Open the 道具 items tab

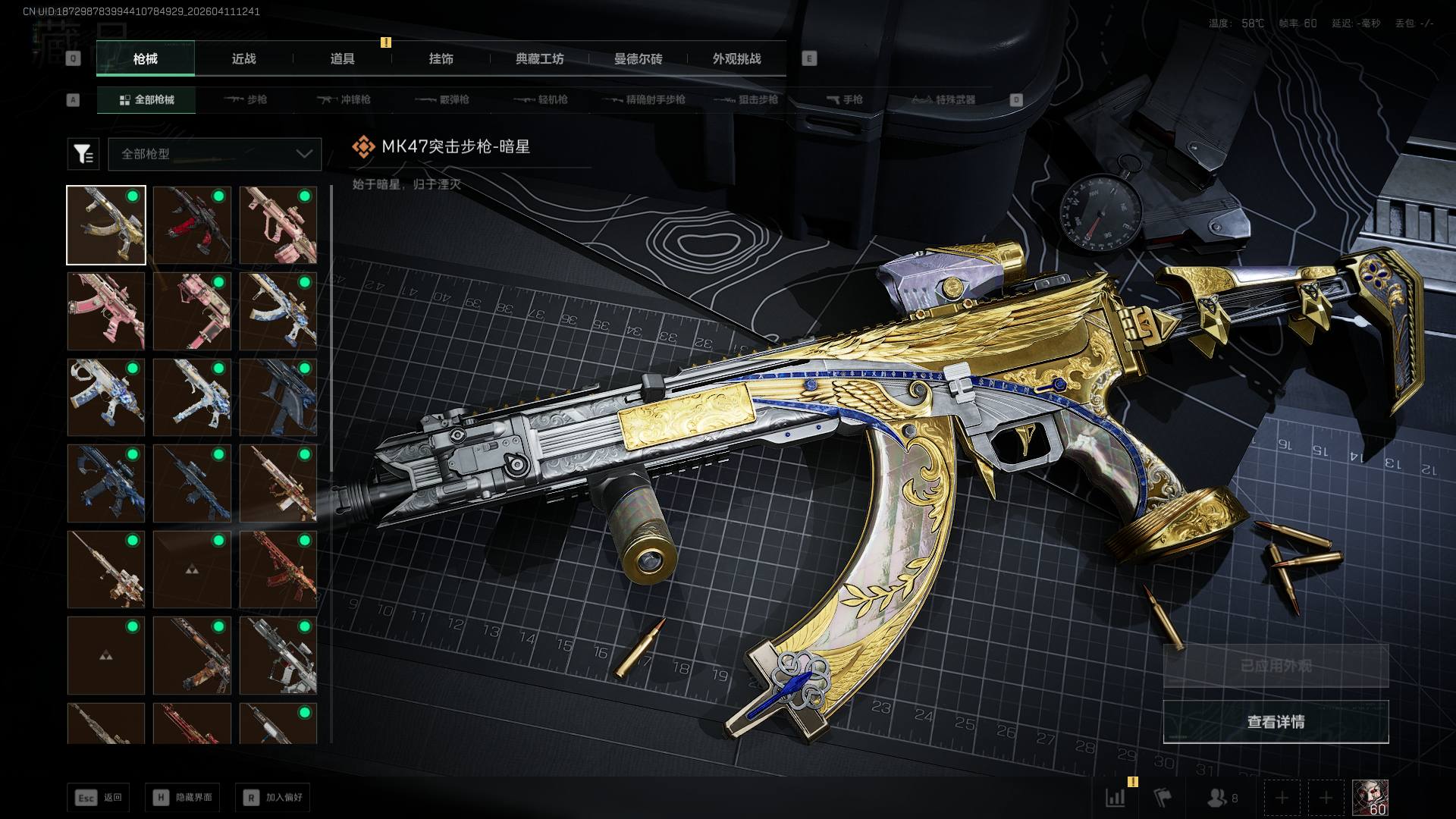click(x=342, y=58)
